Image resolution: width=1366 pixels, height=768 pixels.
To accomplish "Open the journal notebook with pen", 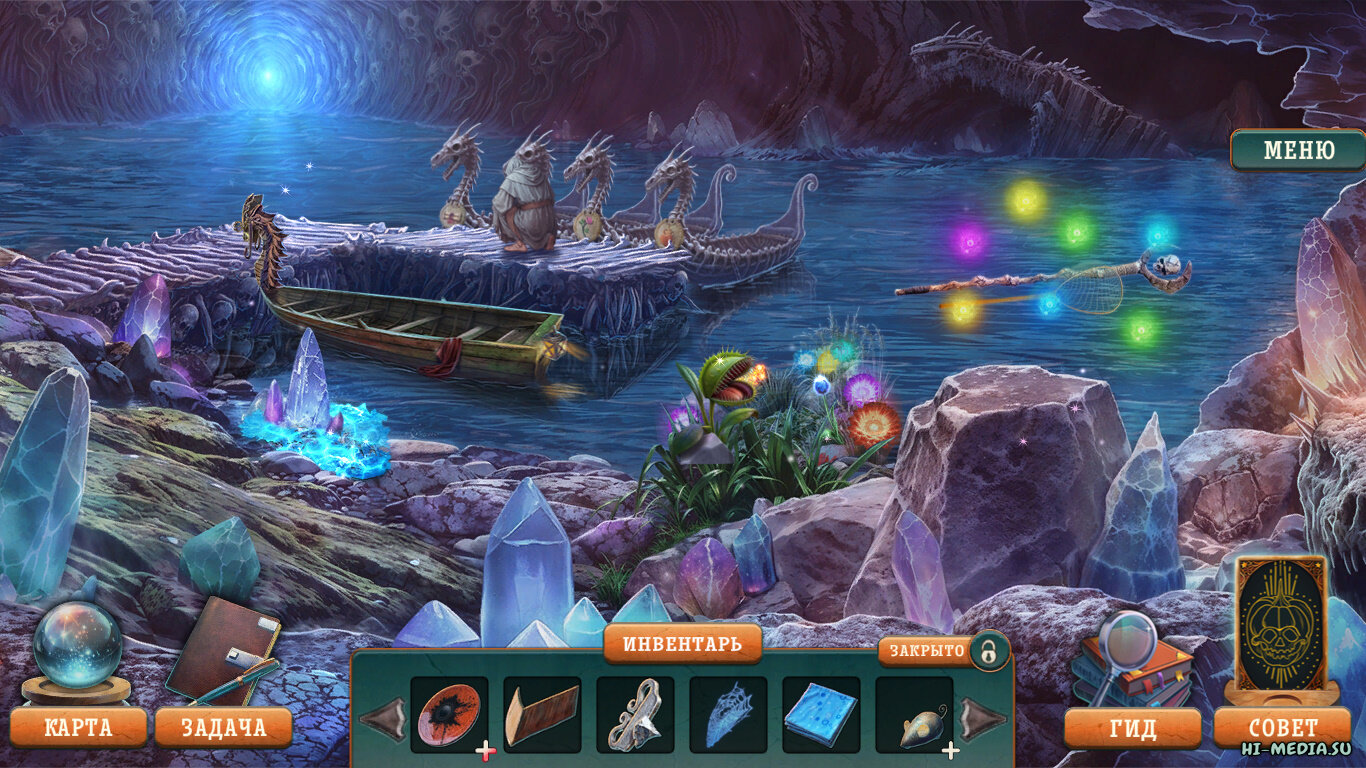I will [x=222, y=651].
